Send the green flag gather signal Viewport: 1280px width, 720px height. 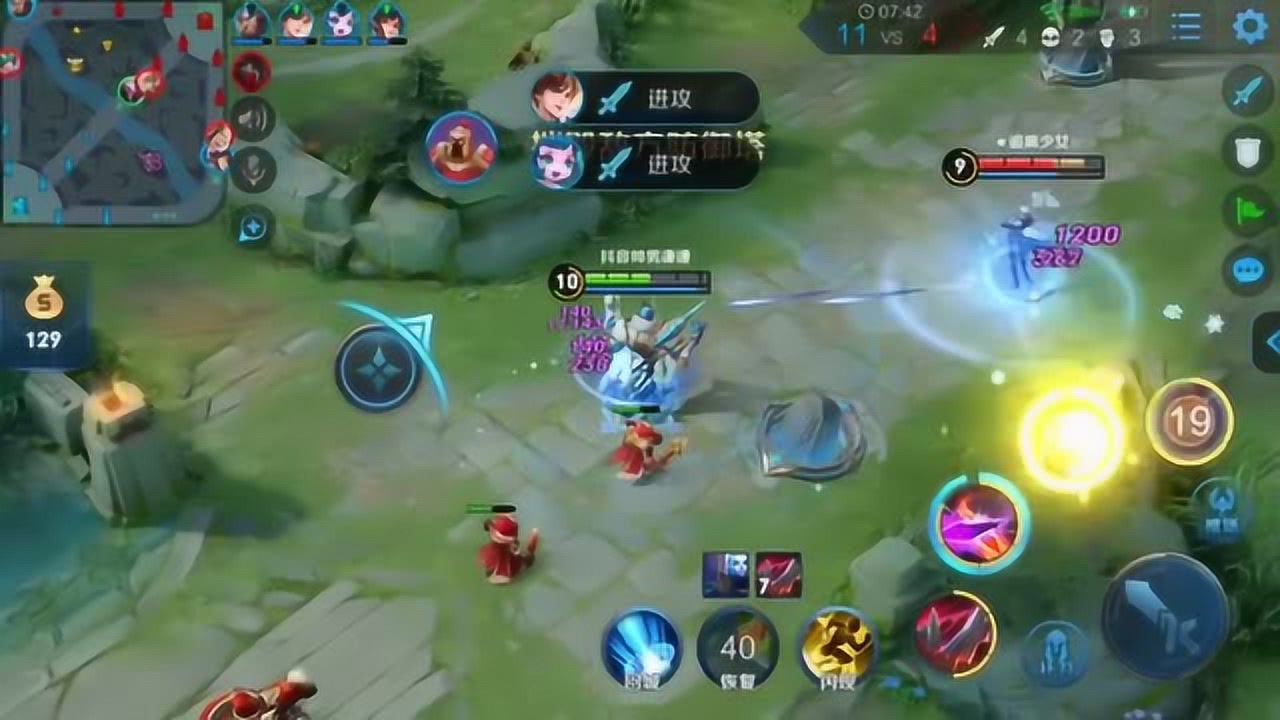[1247, 211]
